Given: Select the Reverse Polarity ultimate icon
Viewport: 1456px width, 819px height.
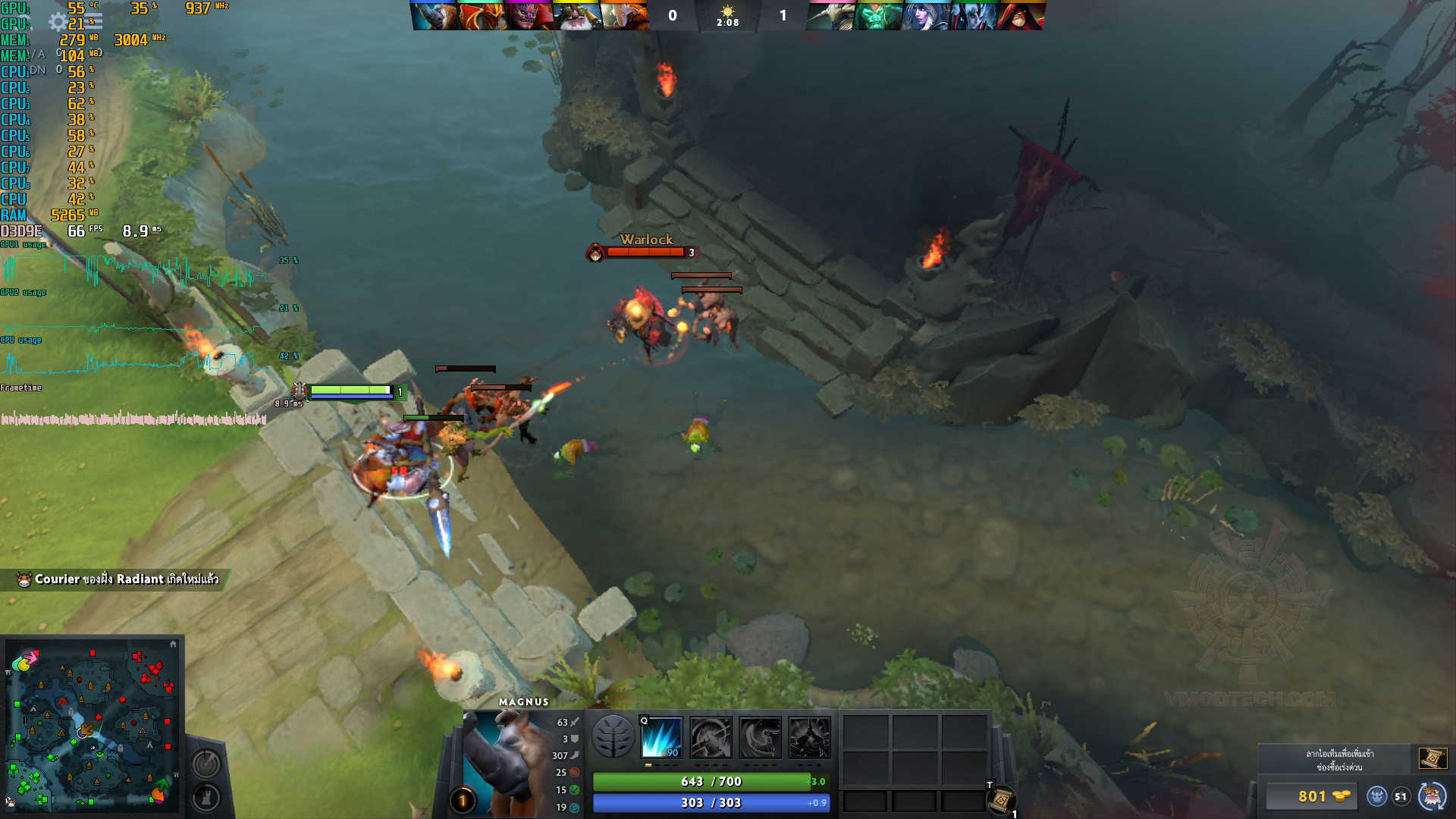Looking at the screenshot, I should (x=809, y=738).
